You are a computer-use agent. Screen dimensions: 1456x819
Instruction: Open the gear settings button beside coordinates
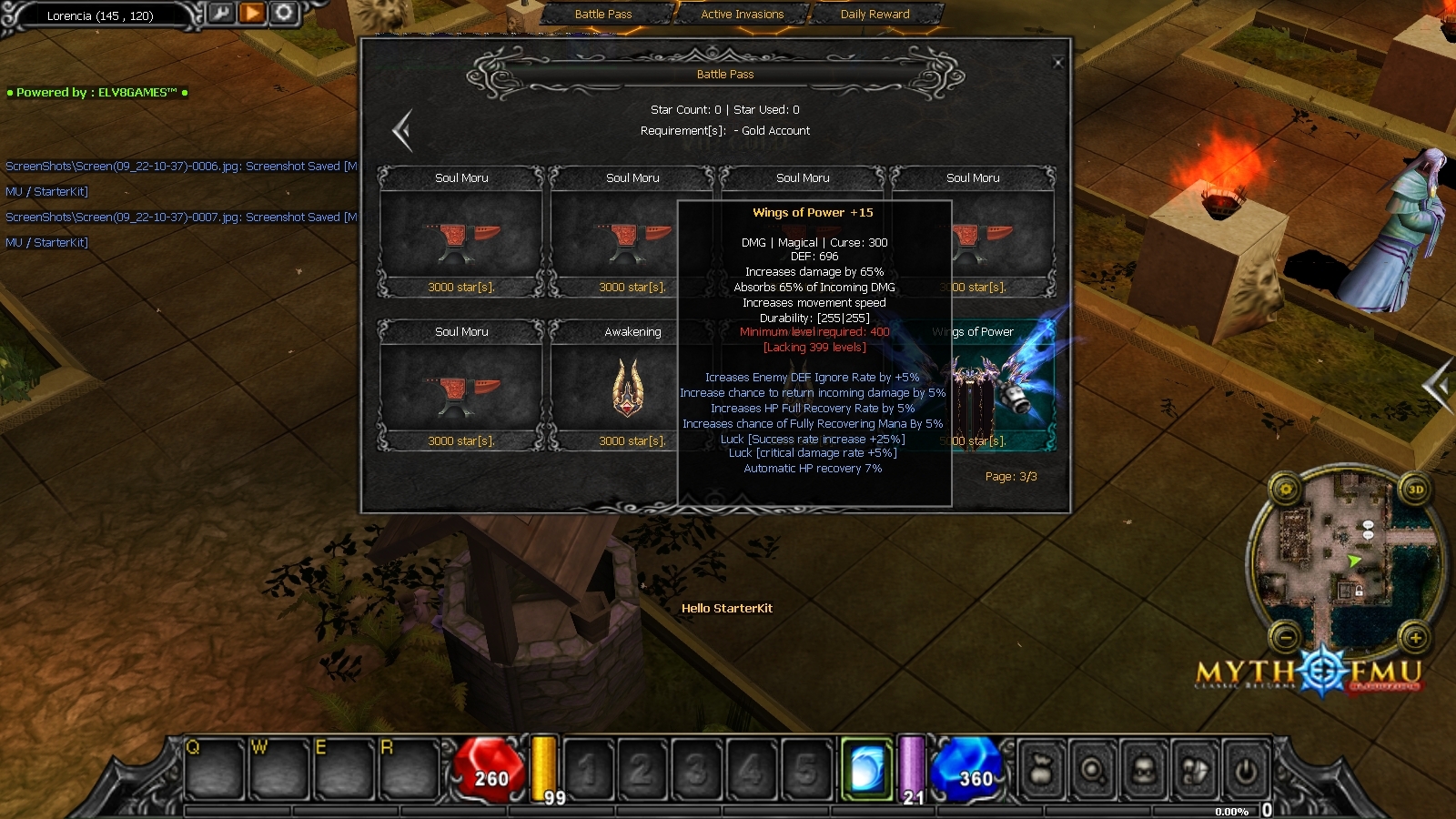point(284,13)
